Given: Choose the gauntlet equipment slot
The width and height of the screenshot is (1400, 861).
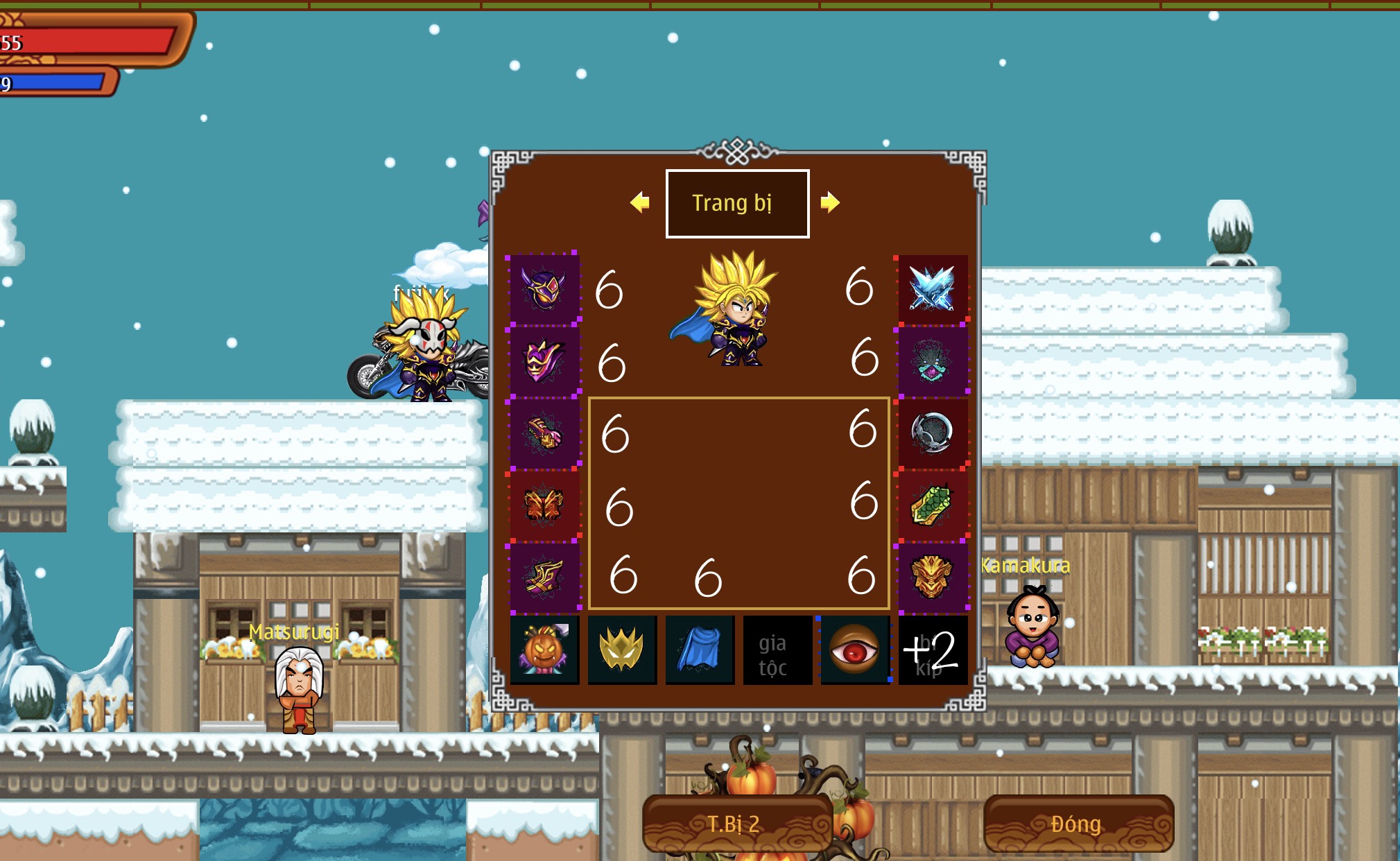Looking at the screenshot, I should (544, 433).
